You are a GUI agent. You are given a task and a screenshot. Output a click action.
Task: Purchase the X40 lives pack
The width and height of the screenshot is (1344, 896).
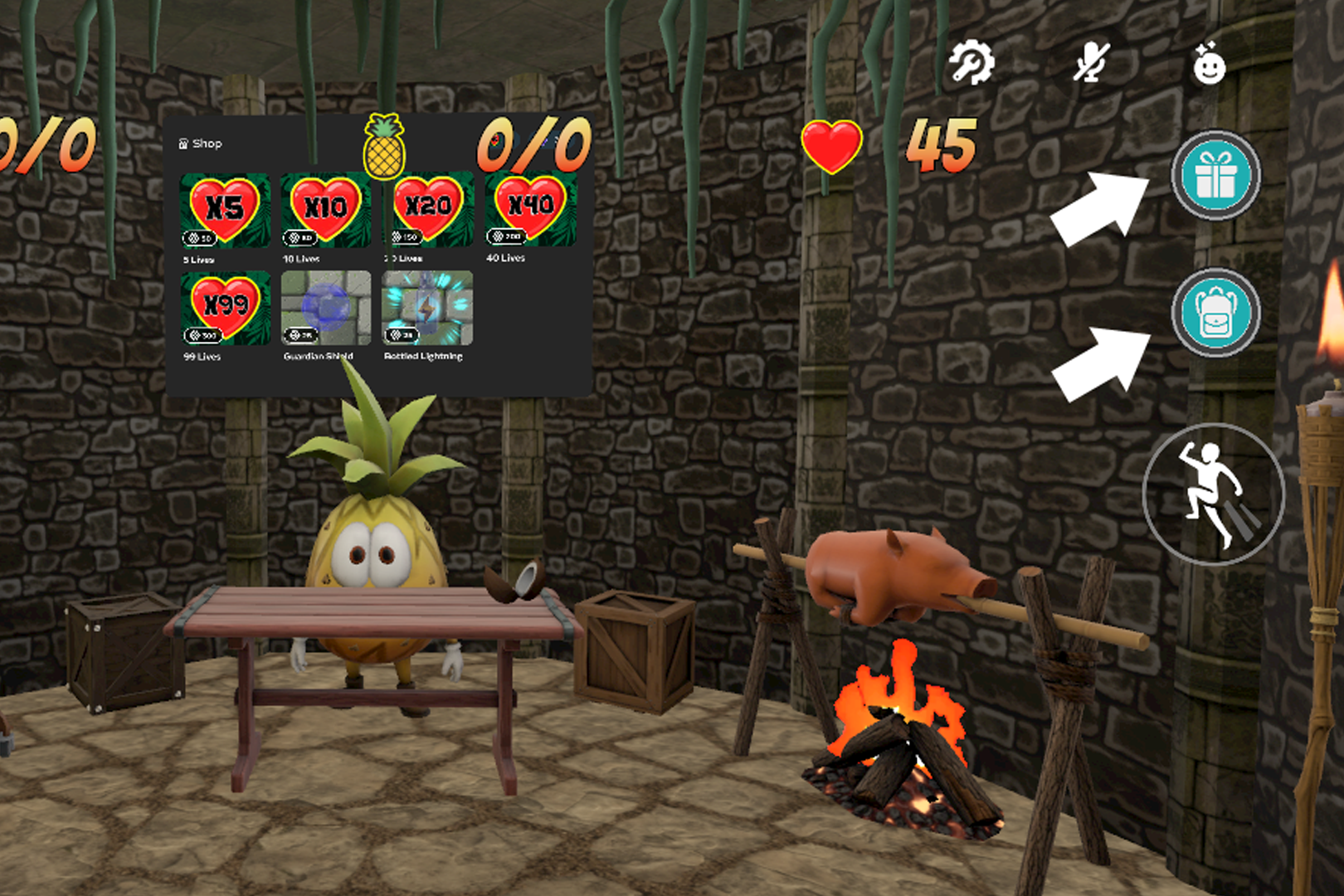tap(531, 208)
